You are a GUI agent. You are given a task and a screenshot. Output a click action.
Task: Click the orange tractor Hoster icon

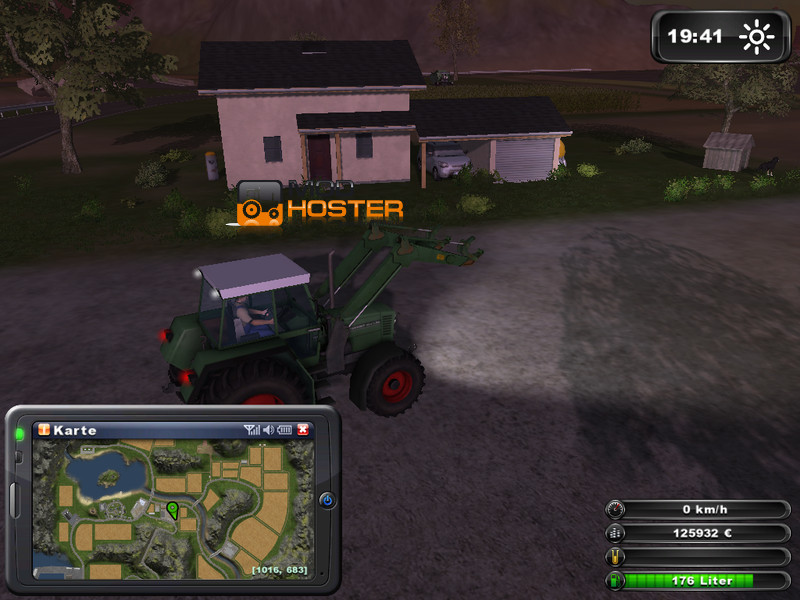coord(259,210)
